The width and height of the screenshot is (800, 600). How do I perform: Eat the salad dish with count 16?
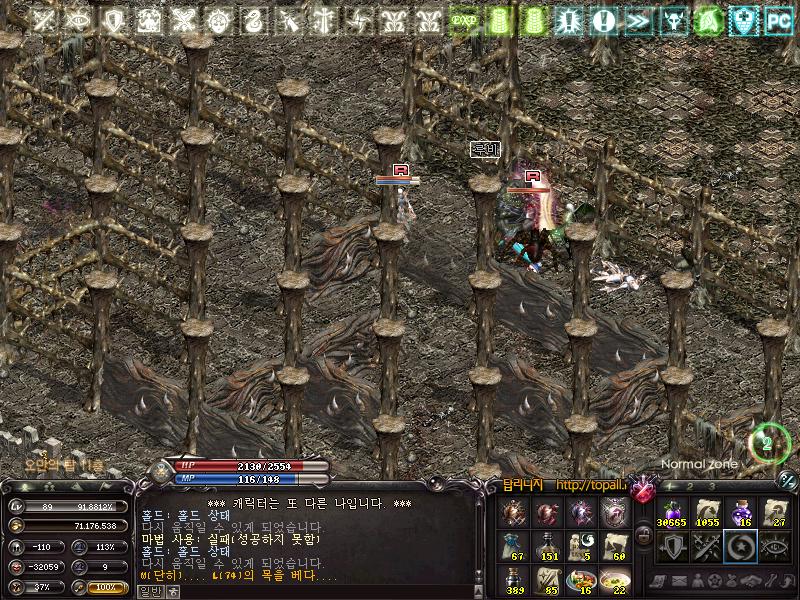coord(581,580)
